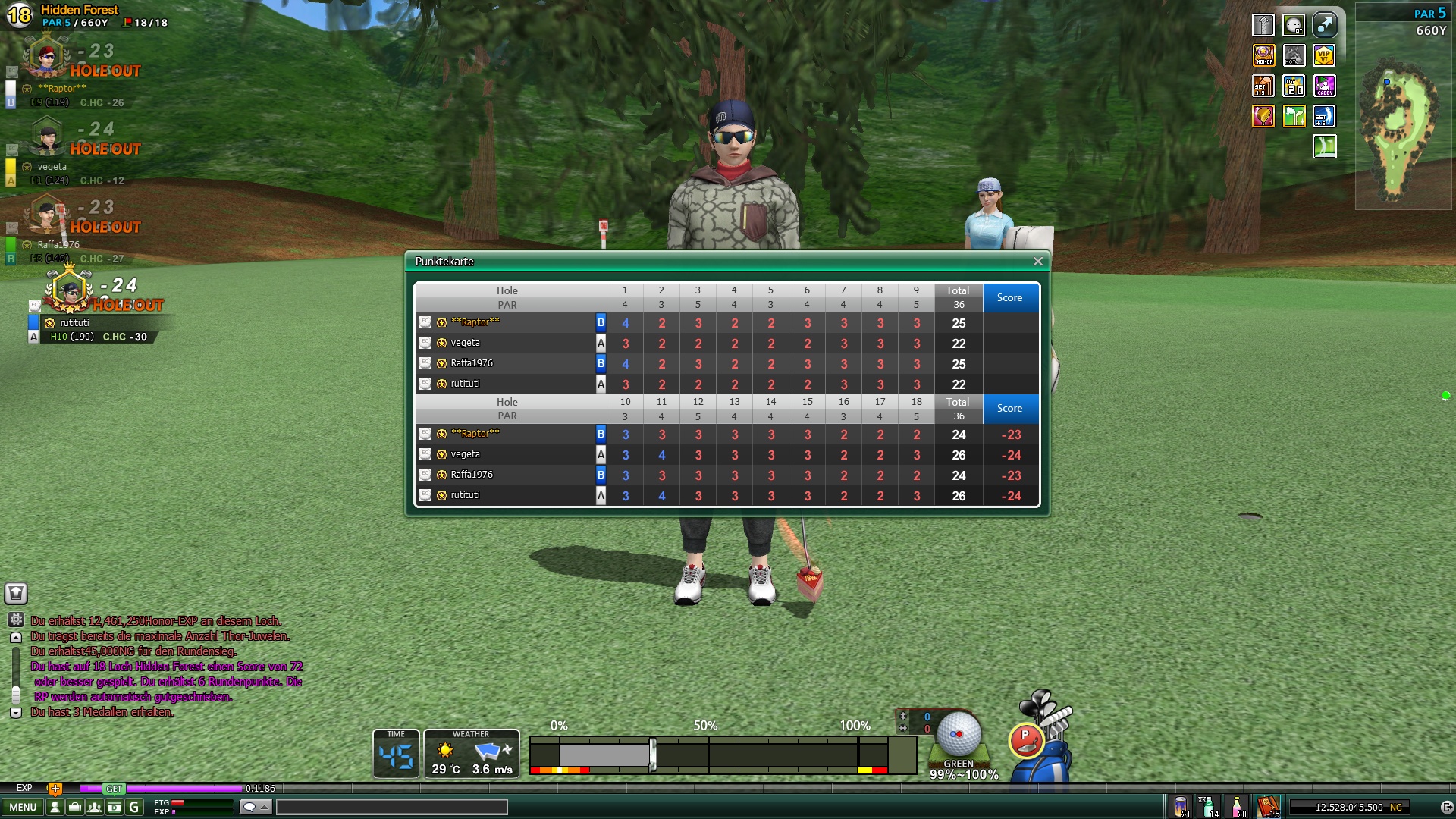Click the GT clock icon
1456x819 pixels.
pyautogui.click(x=1294, y=25)
